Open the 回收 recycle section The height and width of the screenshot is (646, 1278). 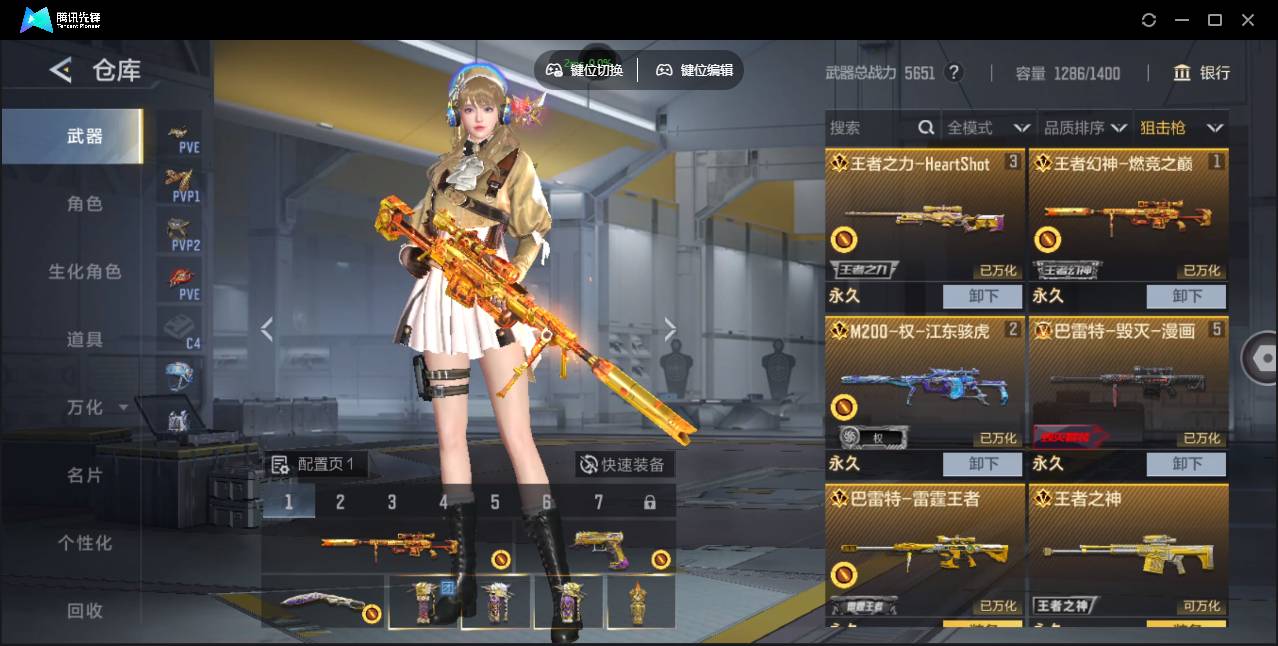coord(85,611)
